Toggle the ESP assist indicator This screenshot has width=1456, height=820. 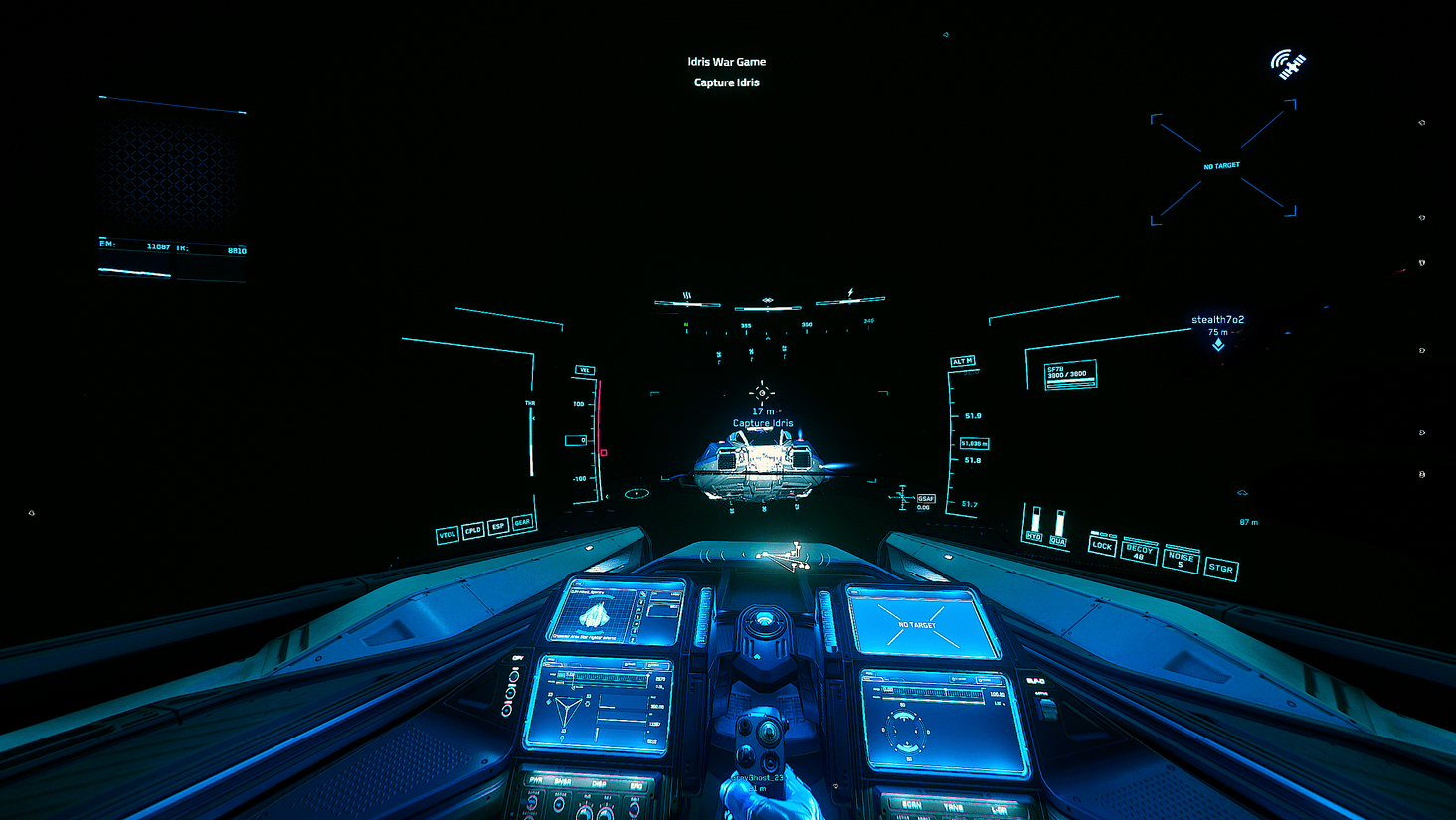pos(498,526)
